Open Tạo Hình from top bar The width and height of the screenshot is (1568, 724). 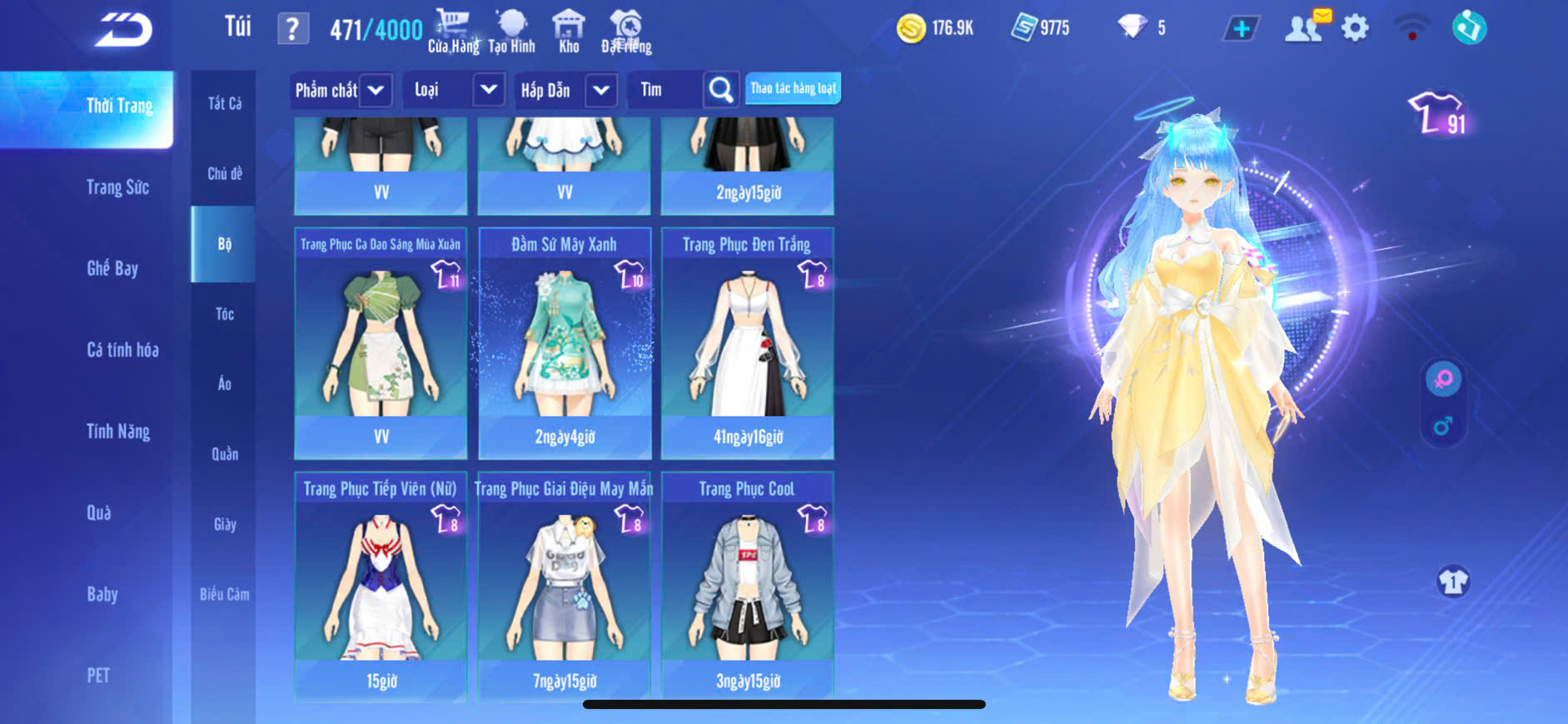511,32
